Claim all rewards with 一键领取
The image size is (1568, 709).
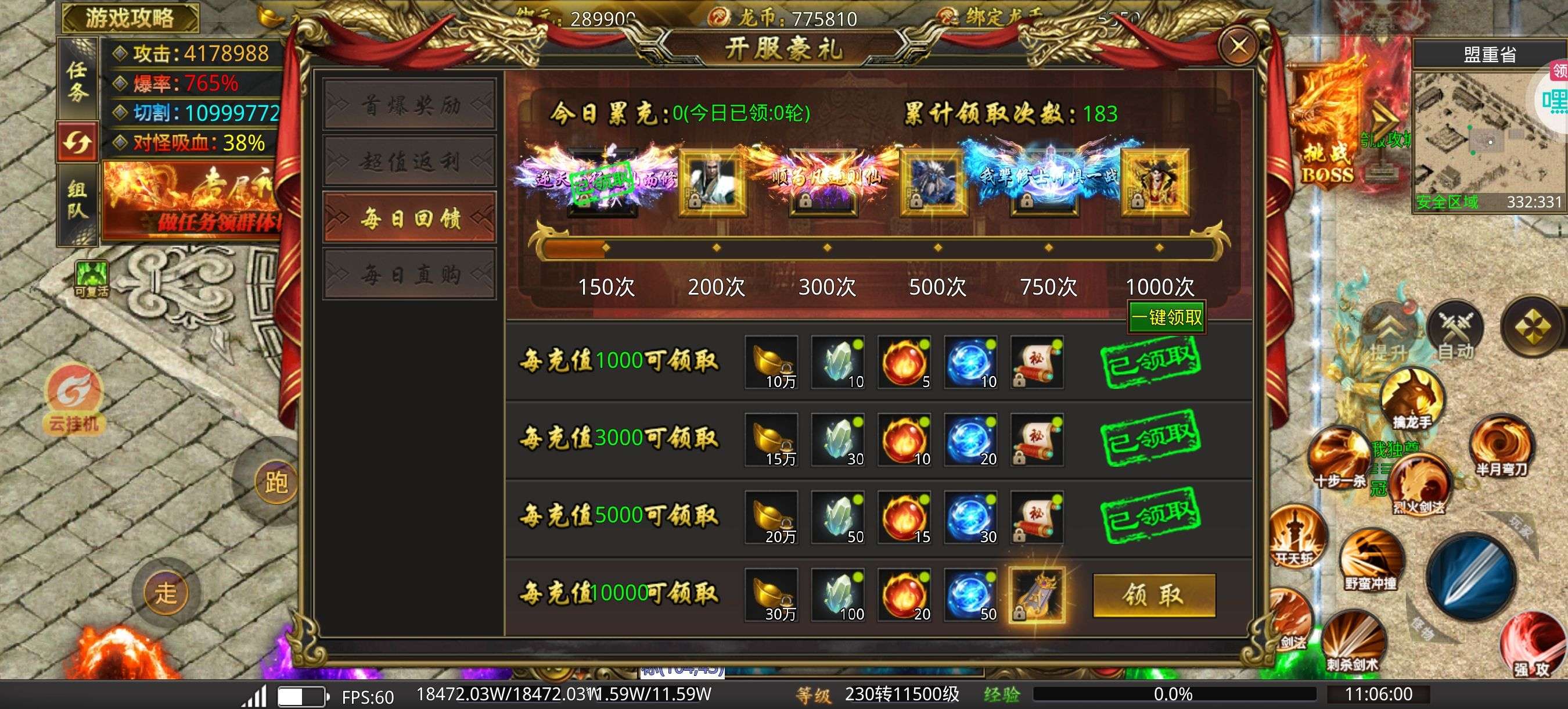[1166, 317]
